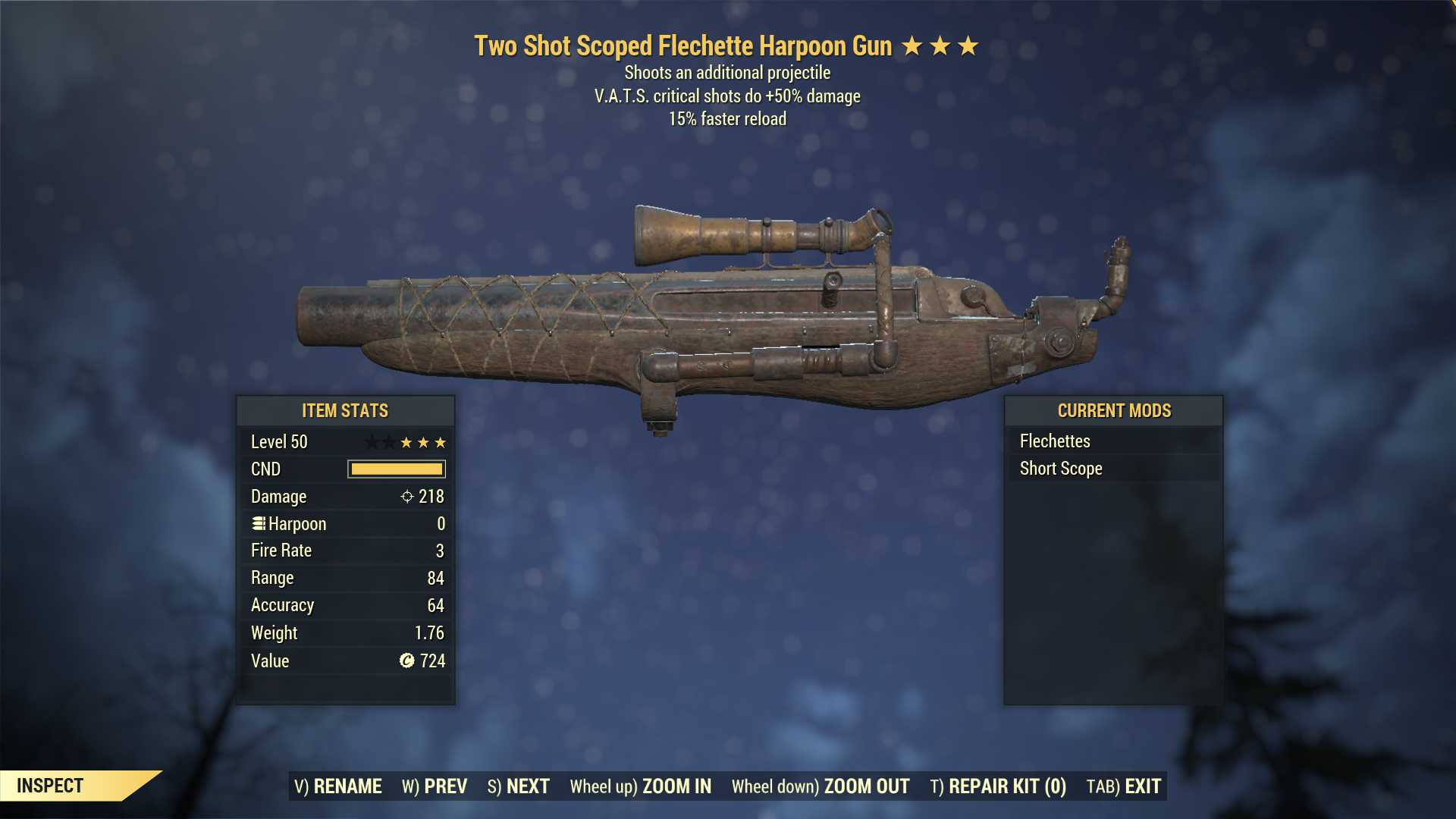Viewport: 1456px width, 819px height.
Task: Choose the Rename option for this weapon
Action: (x=338, y=786)
